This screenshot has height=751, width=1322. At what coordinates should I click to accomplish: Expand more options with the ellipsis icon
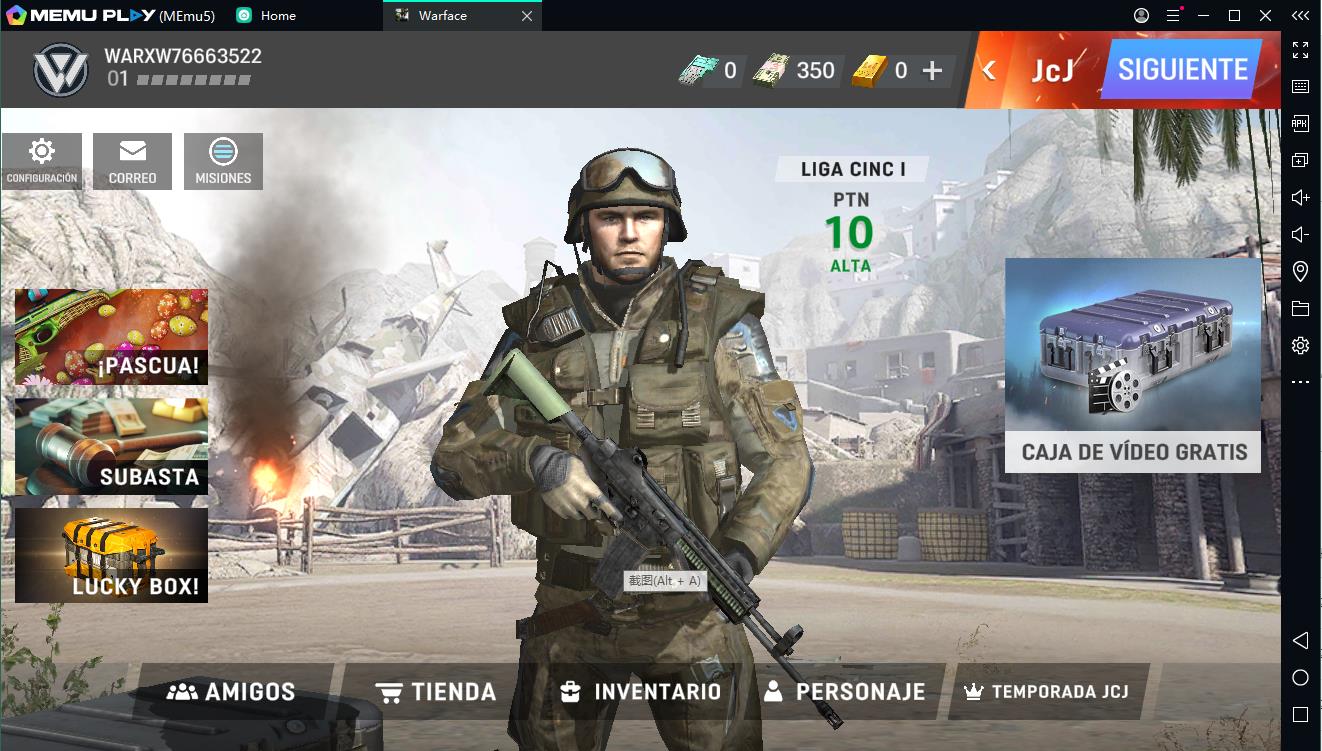click(x=1300, y=381)
